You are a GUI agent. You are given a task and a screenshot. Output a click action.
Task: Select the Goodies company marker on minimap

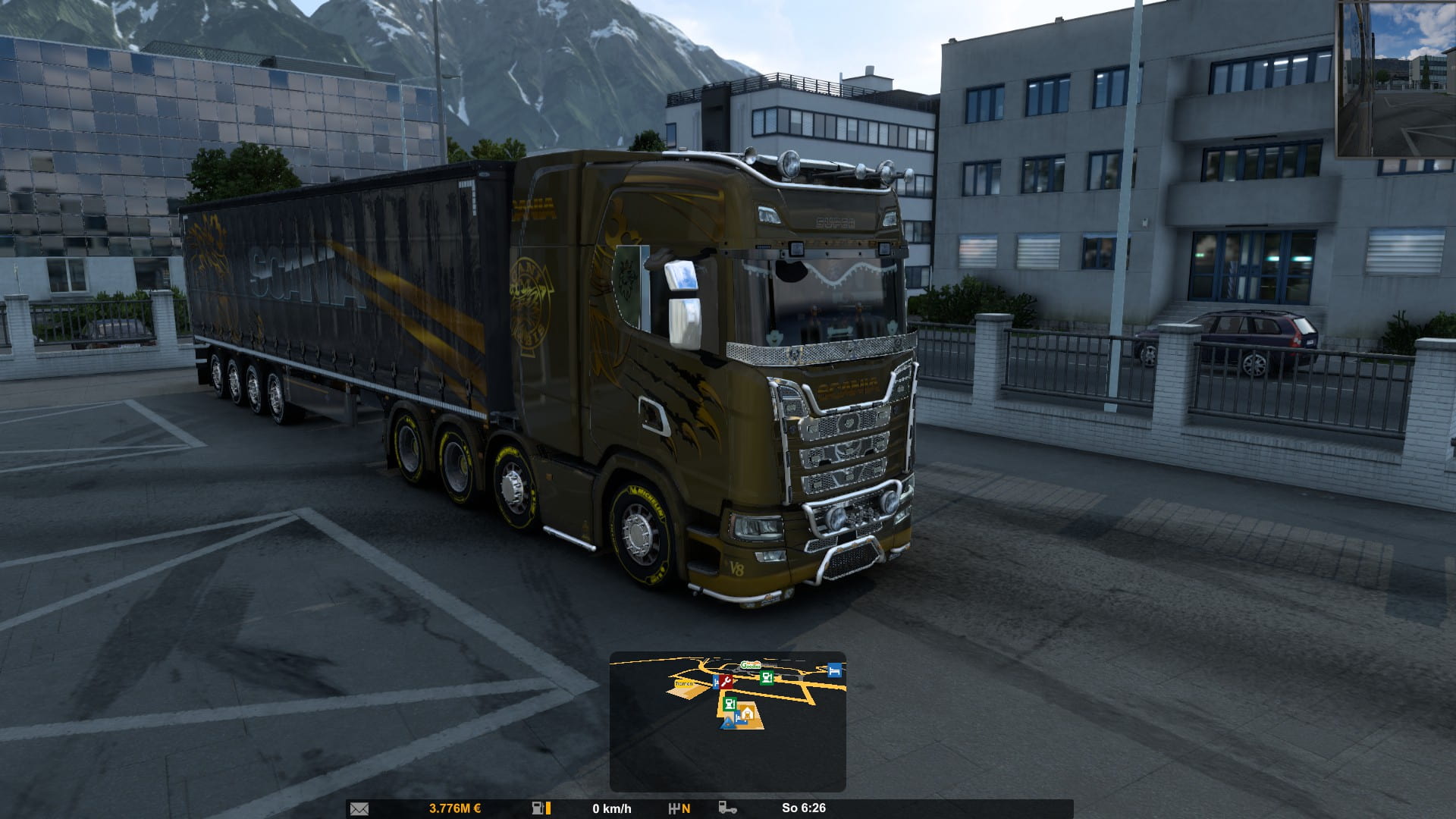pos(750,665)
